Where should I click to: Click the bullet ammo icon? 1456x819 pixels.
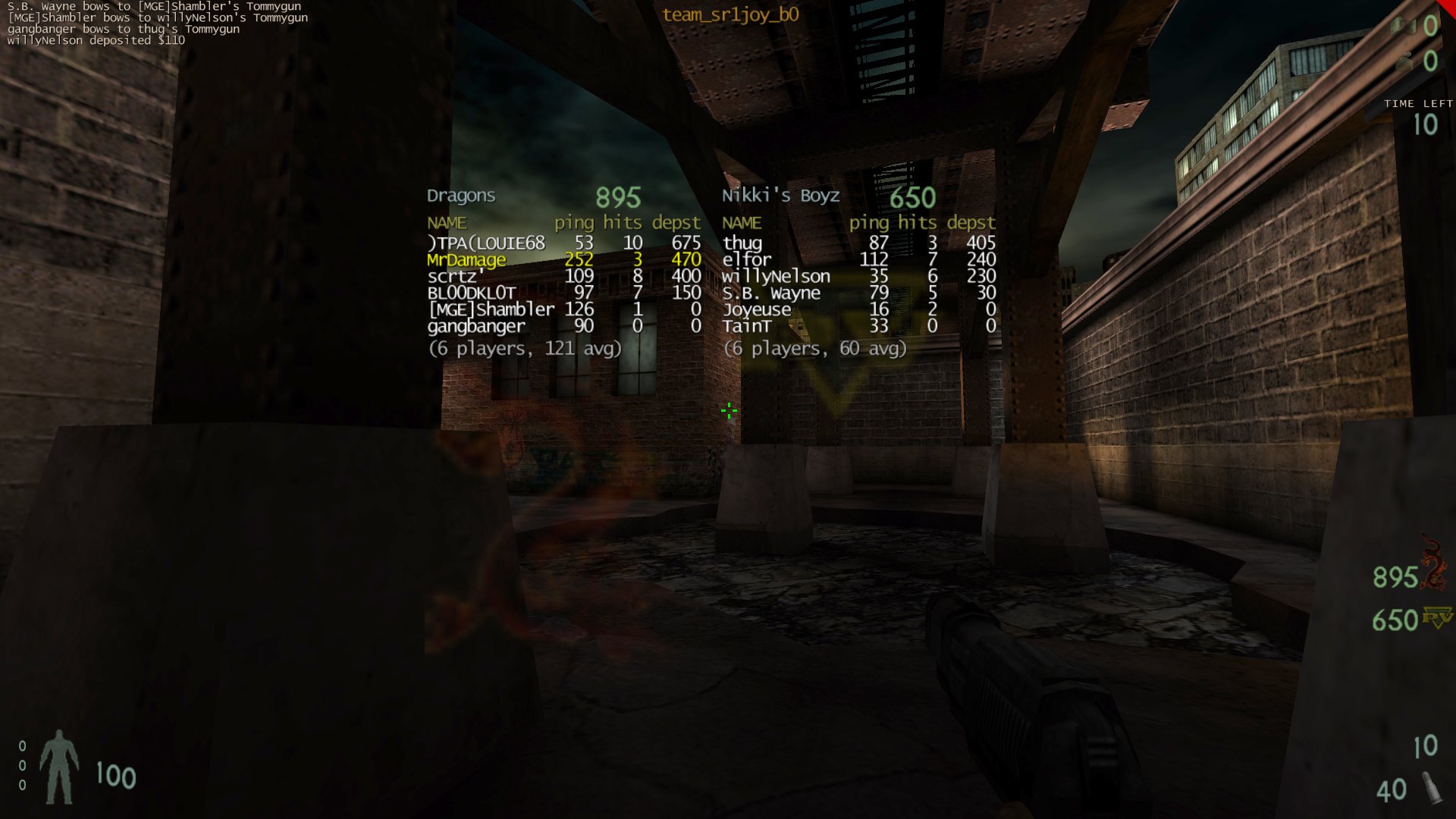click(1431, 789)
